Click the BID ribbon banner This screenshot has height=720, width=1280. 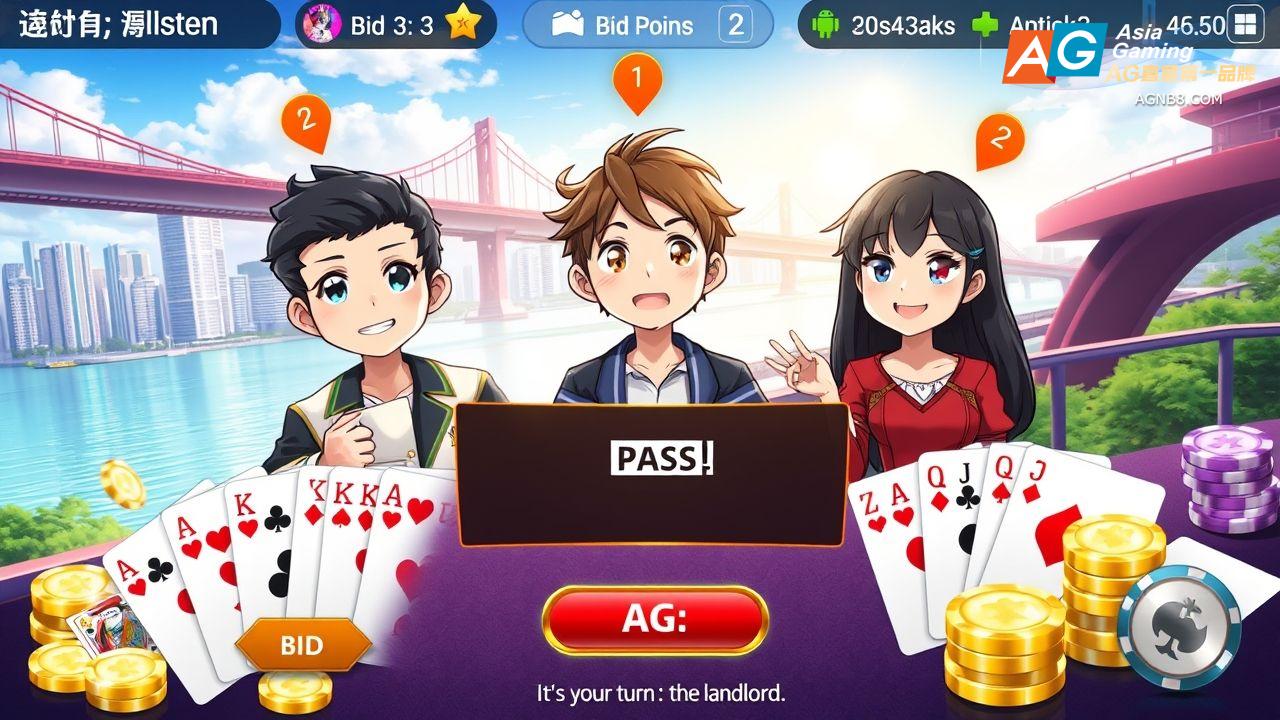coord(305,645)
